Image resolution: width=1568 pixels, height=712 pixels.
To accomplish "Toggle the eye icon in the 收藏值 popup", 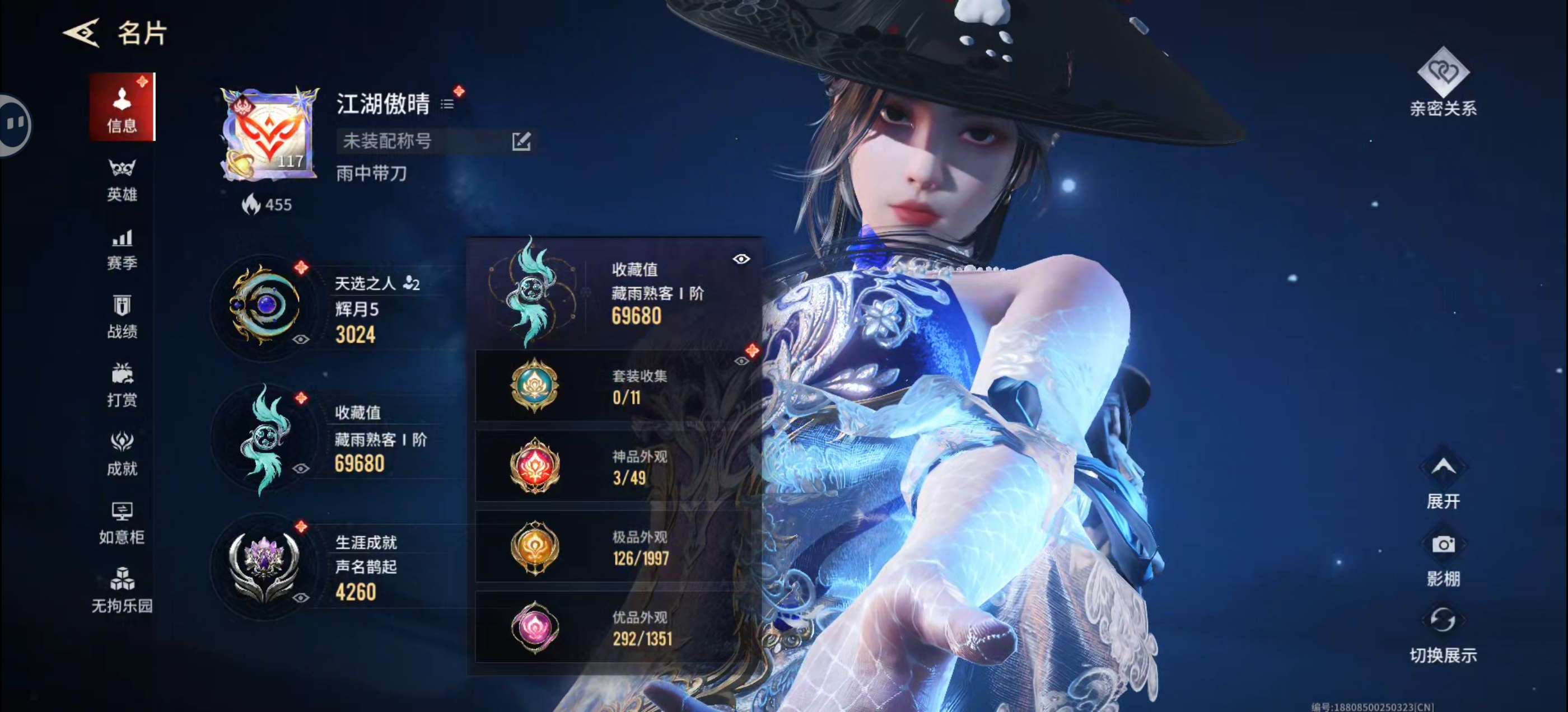I will pos(741,259).
